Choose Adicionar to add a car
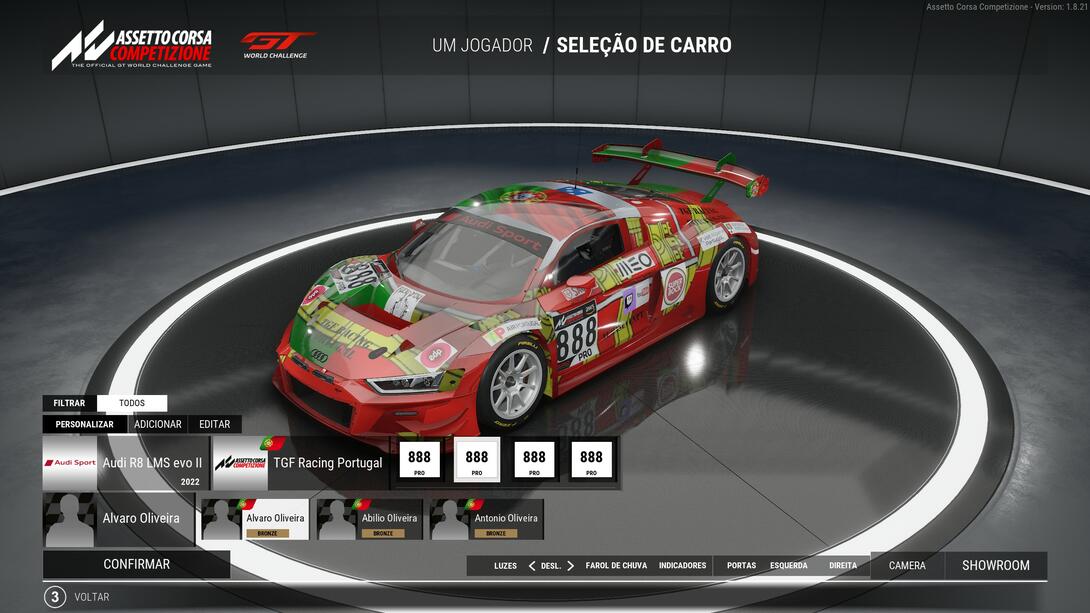Screen dimensions: 1090x613 (158, 424)
